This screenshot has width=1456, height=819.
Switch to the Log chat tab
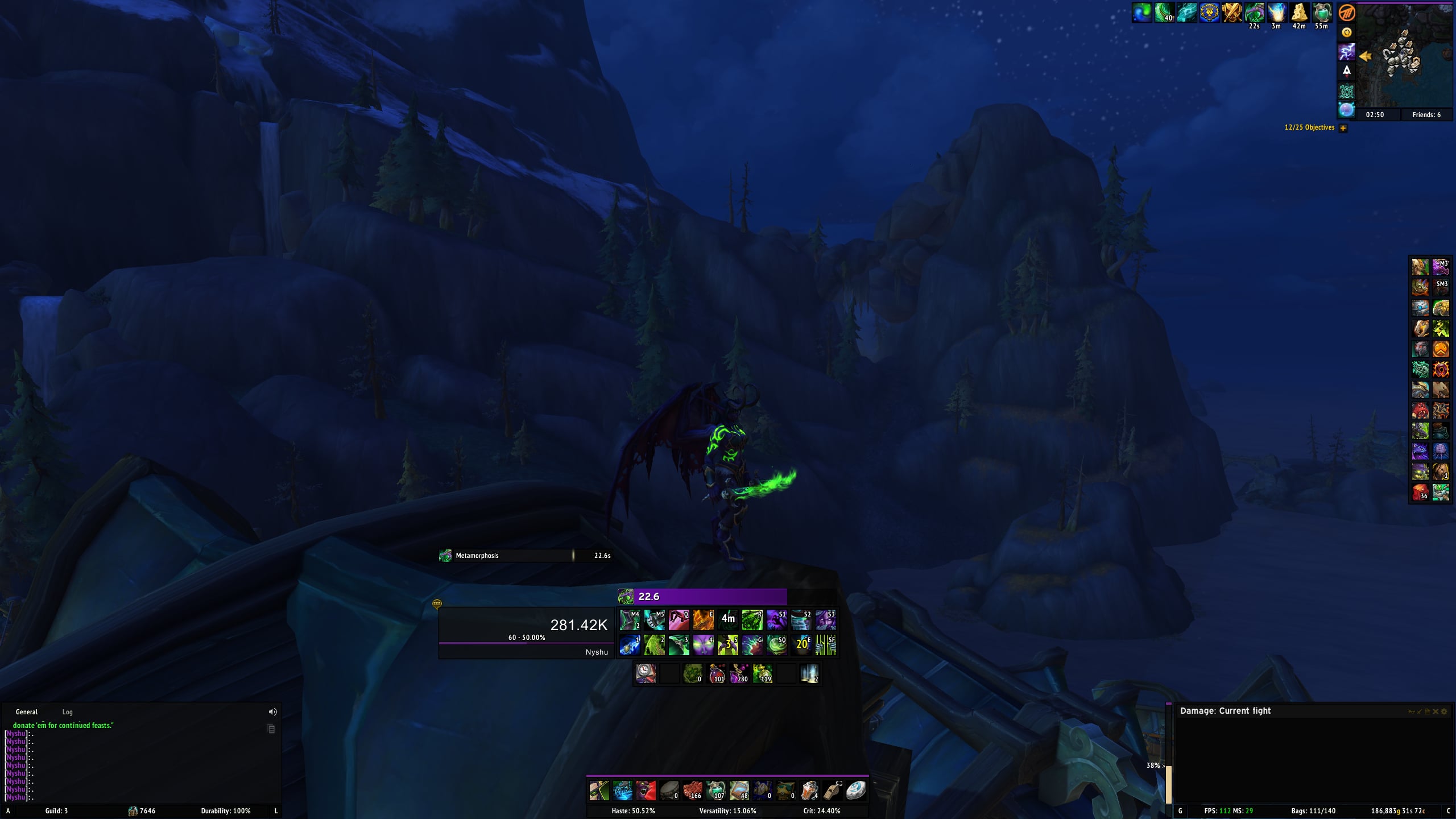67,712
